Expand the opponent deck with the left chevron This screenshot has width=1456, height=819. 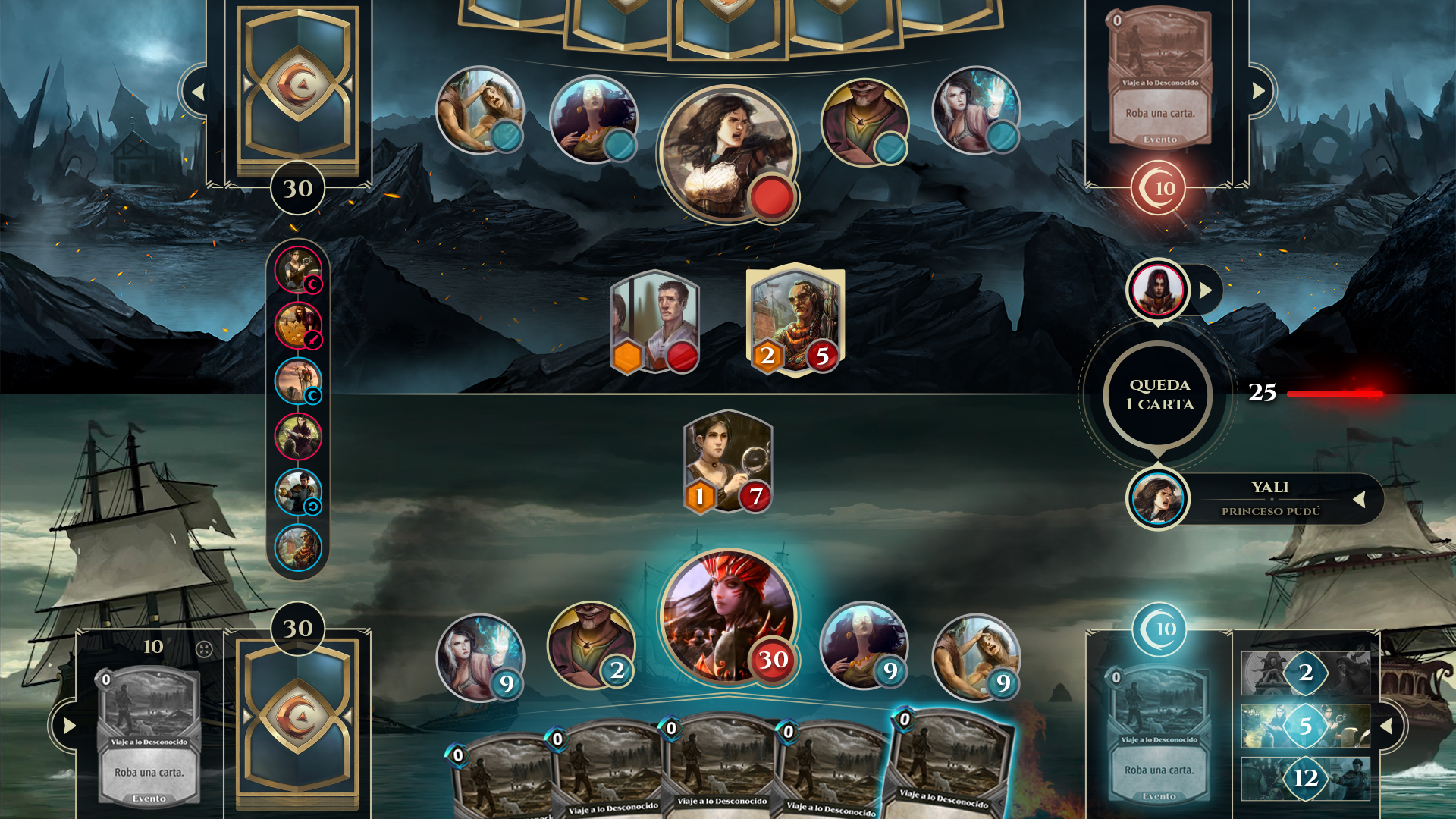199,90
